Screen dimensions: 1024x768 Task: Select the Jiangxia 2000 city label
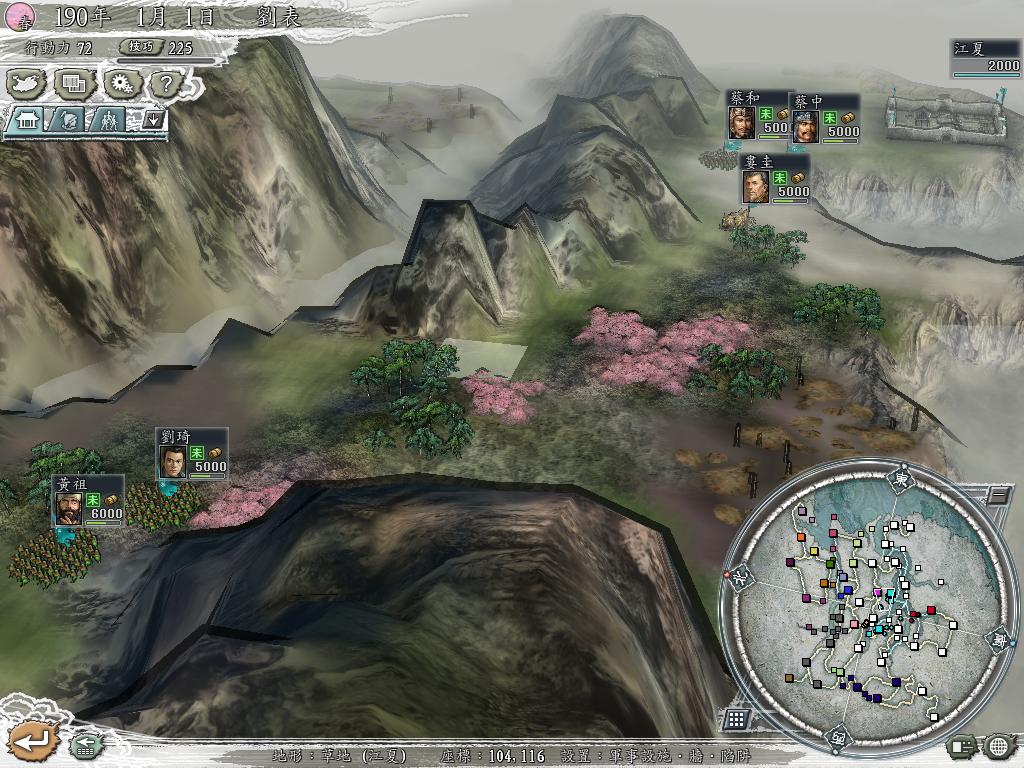[x=986, y=58]
